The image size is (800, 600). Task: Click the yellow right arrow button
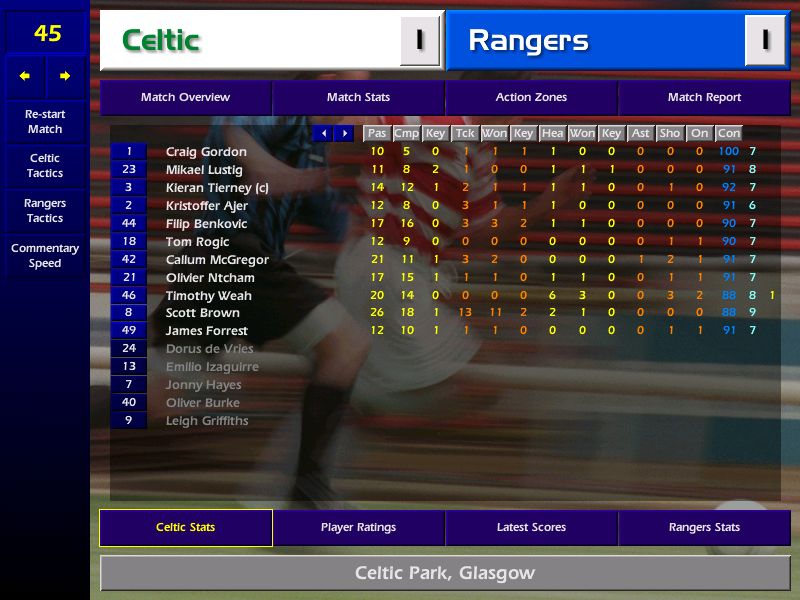click(65, 76)
